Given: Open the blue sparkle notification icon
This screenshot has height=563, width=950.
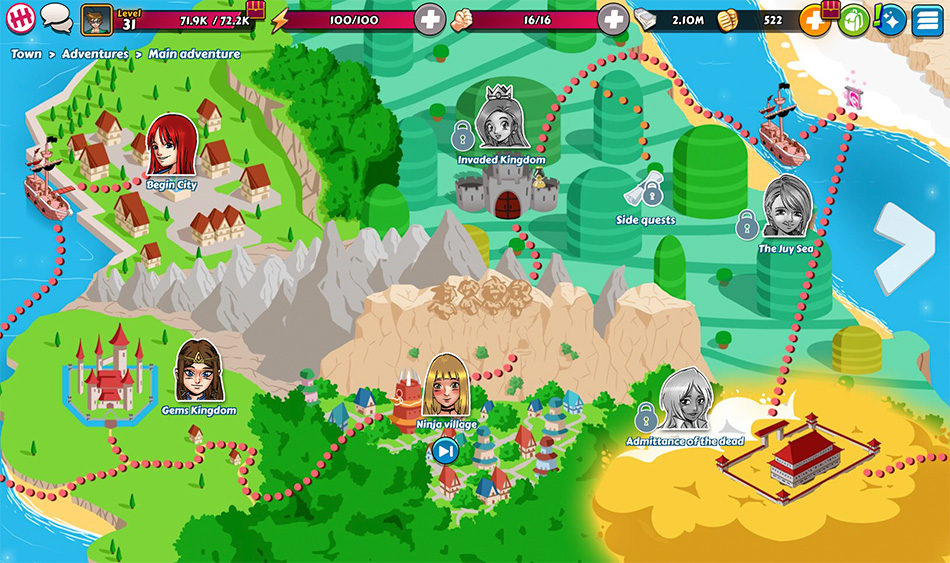Looking at the screenshot, I should tap(890, 19).
